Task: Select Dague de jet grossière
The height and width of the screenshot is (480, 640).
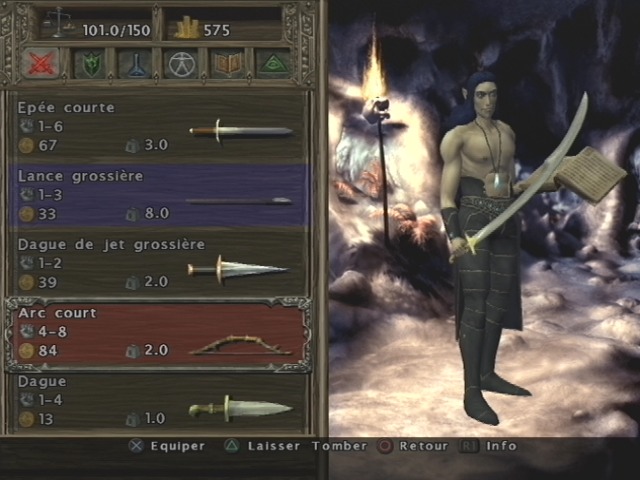Action: coord(160,263)
